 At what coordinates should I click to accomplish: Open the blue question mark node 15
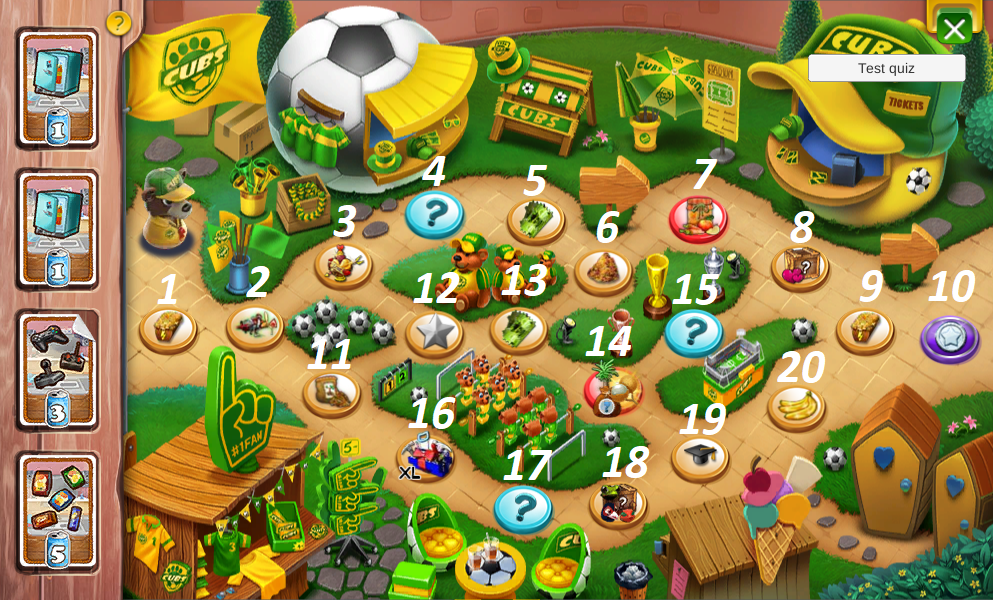pos(693,332)
